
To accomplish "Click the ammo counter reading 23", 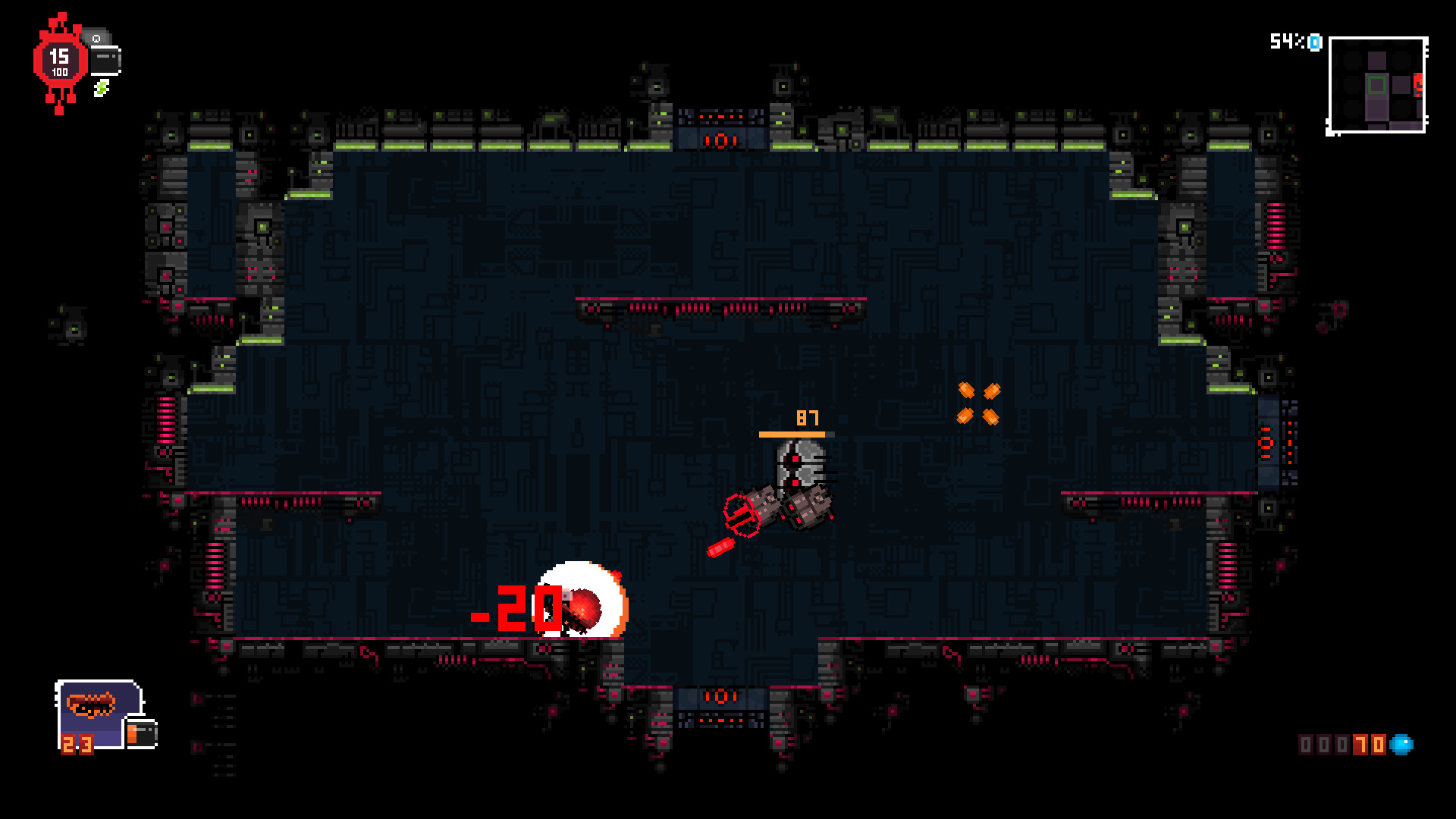I will [77, 745].
